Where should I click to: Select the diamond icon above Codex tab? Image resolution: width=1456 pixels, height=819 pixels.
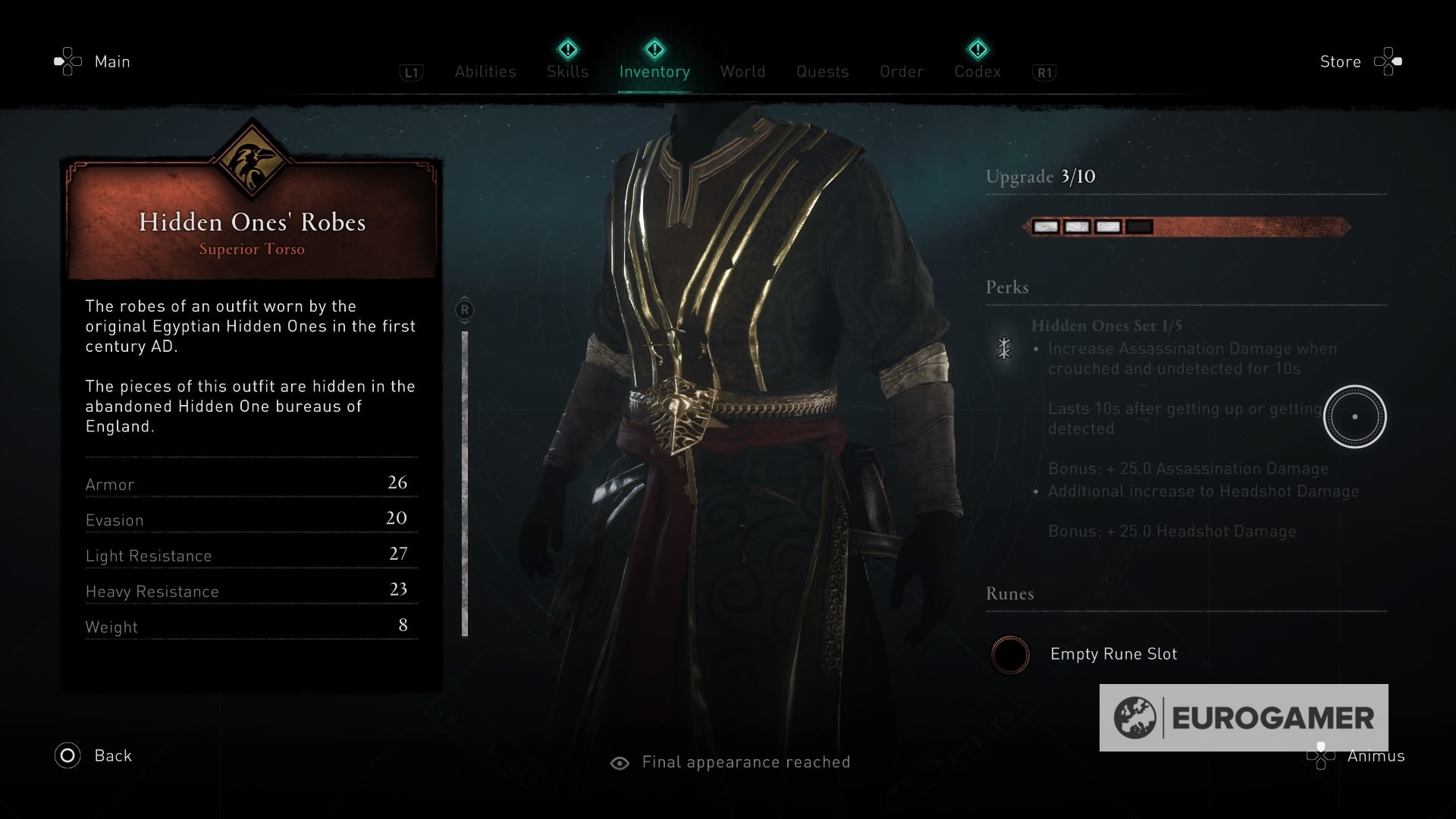(x=977, y=50)
